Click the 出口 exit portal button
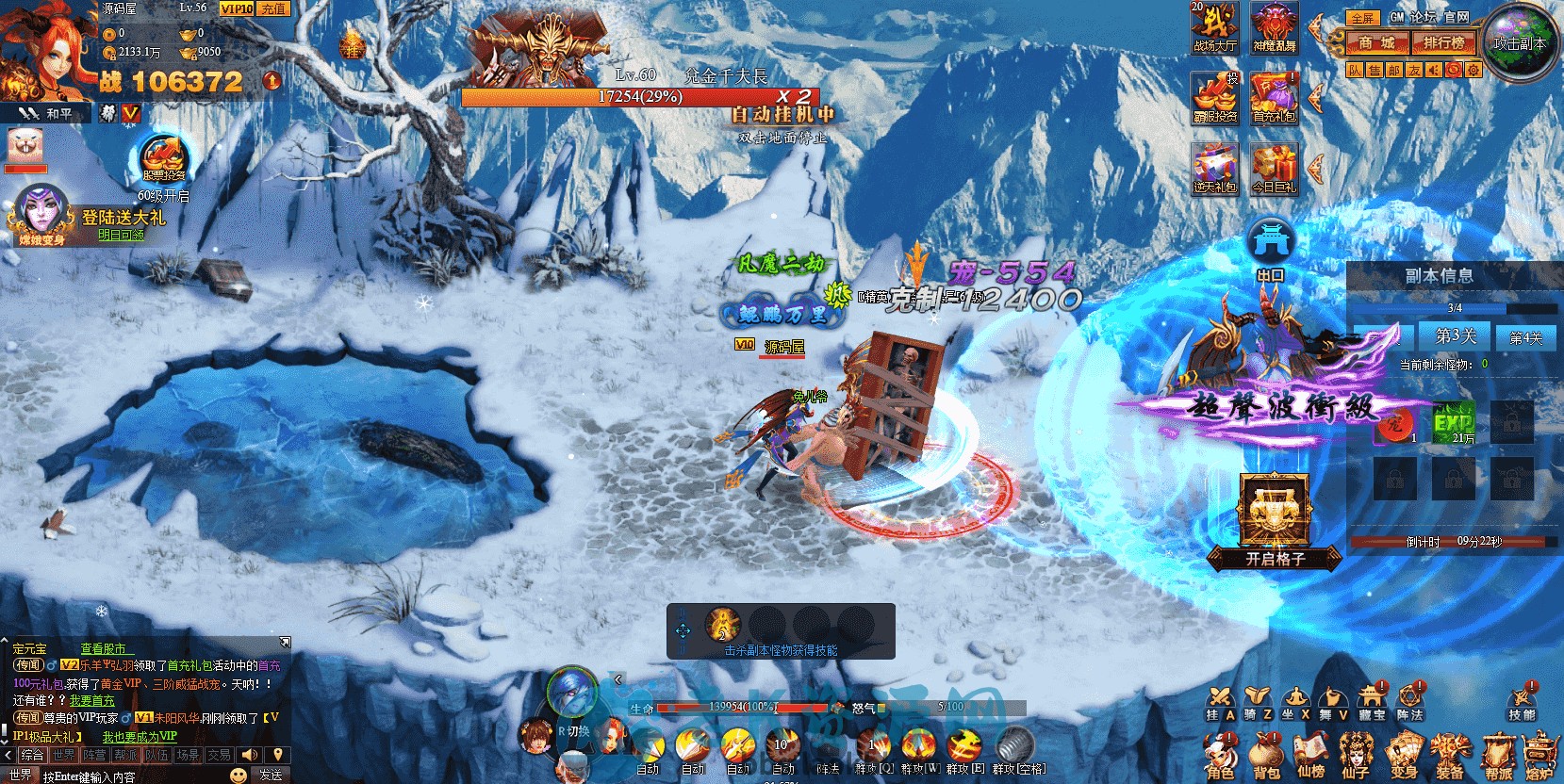Viewport: 1564px width, 784px height. 1270,248
